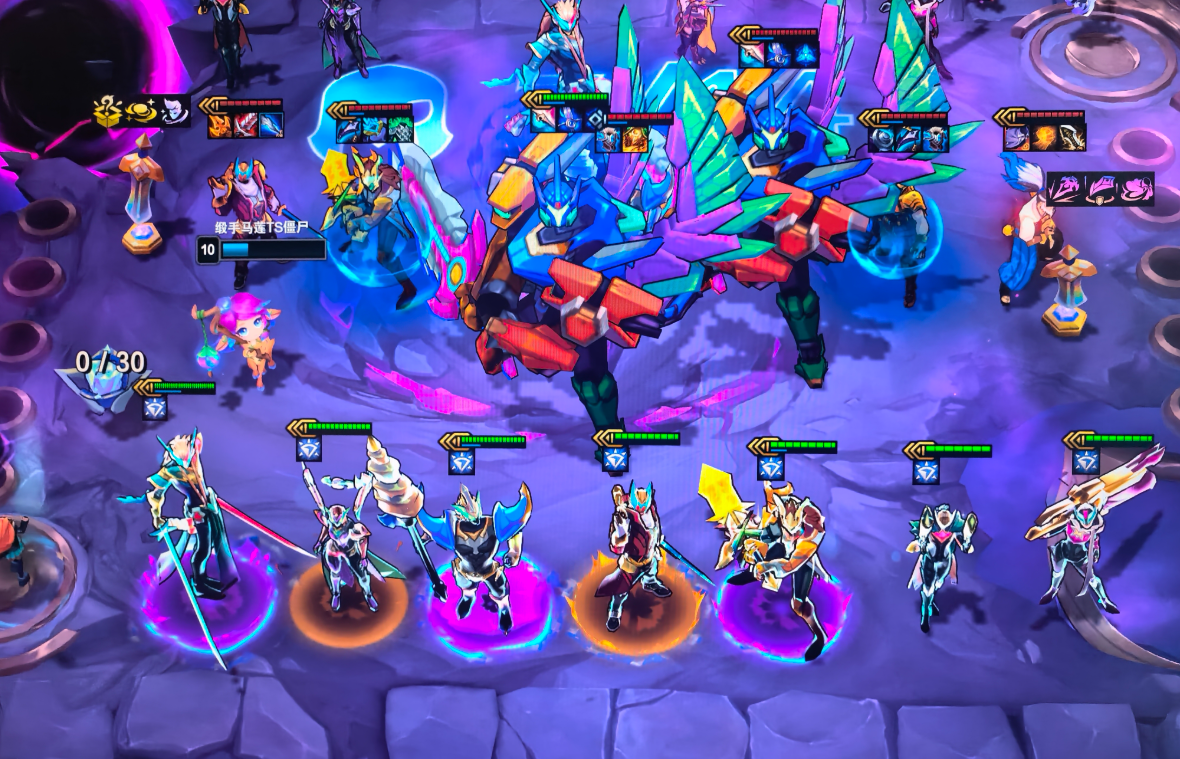The image size is (1180, 759).
Task: Select the gold gift box augment icon
Action: pyautogui.click(x=108, y=111)
